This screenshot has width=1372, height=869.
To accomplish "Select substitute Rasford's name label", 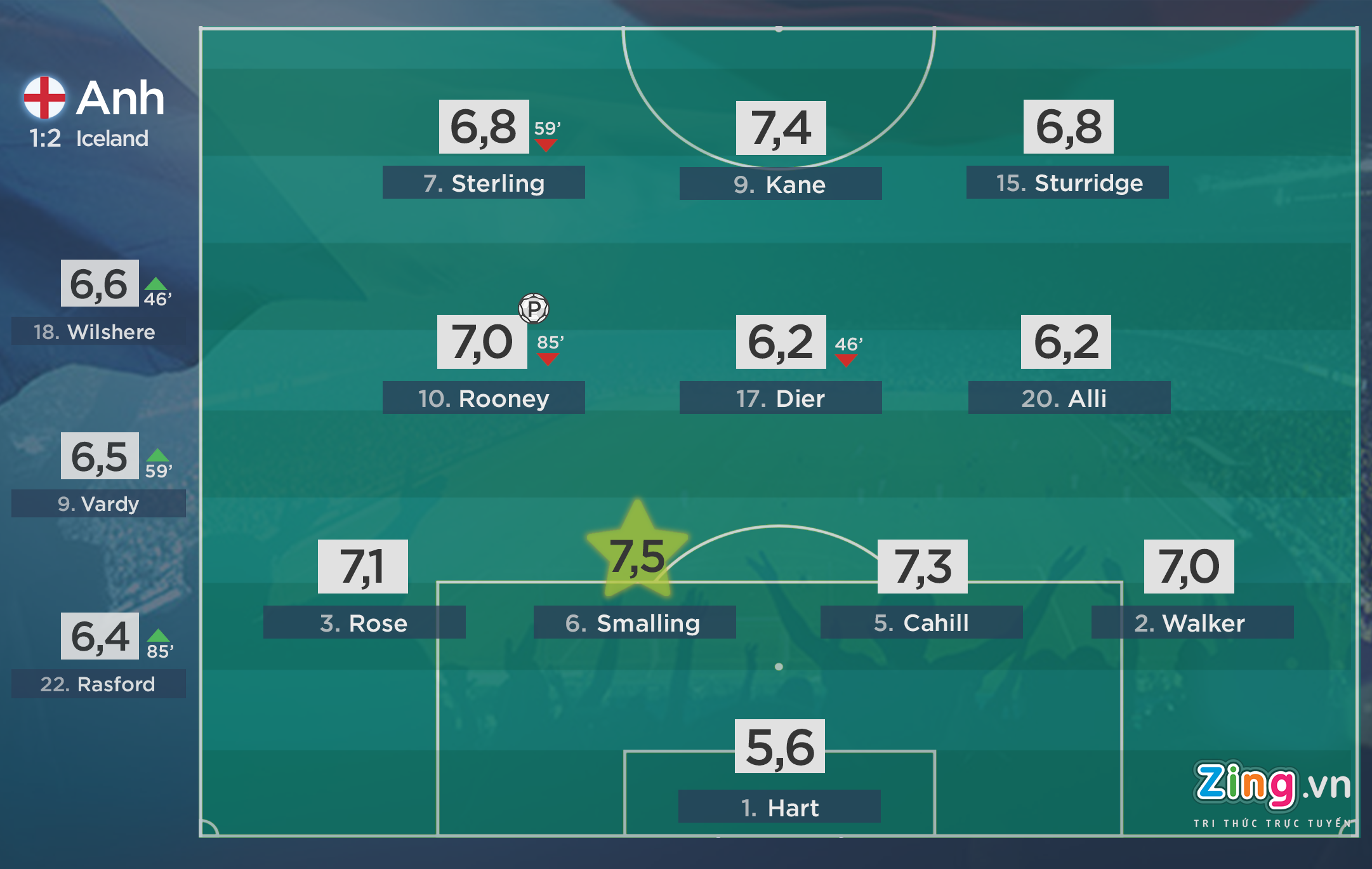I will (x=98, y=684).
